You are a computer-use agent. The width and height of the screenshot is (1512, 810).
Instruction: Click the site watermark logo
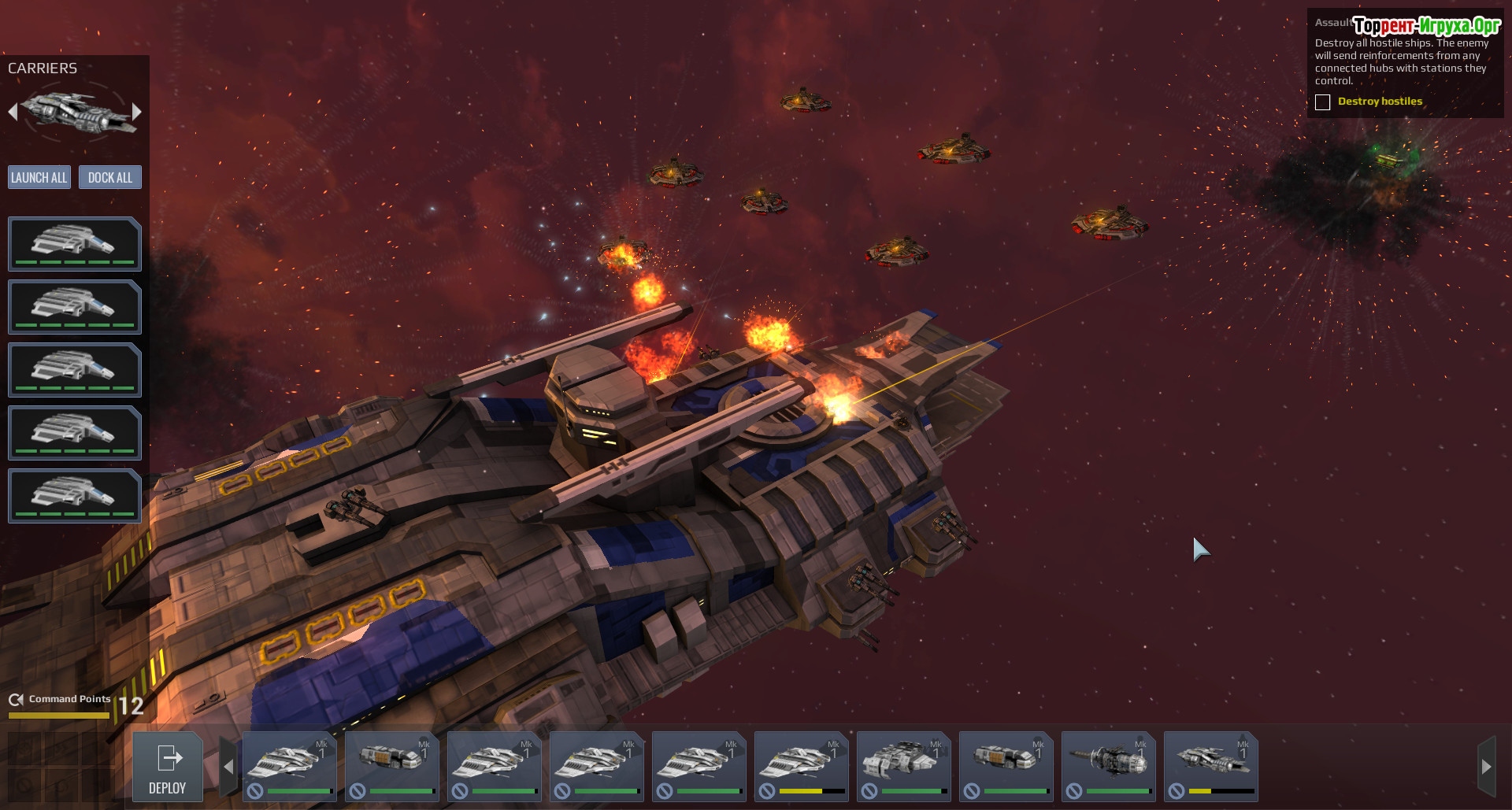1426,26
